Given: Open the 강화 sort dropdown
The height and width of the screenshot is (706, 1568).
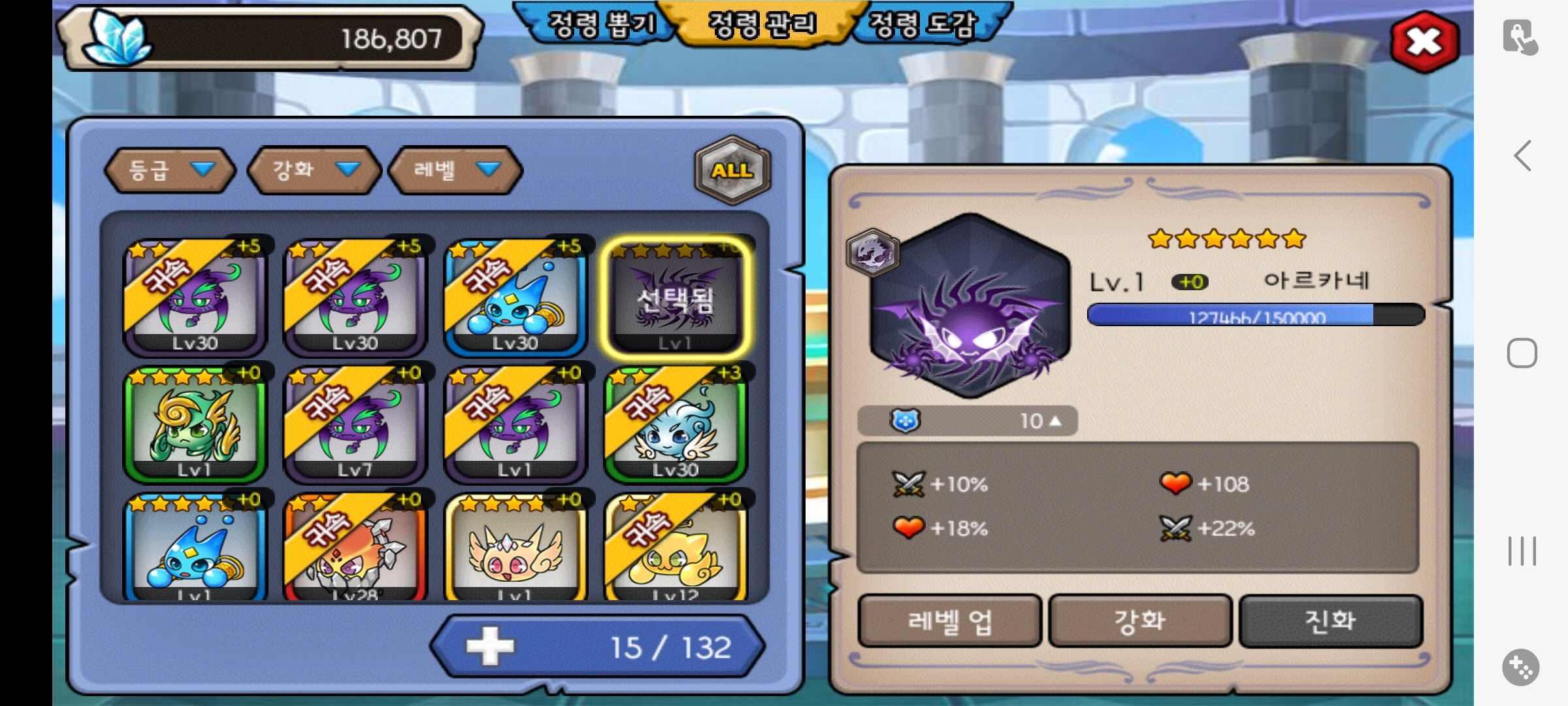Looking at the screenshot, I should pyautogui.click(x=314, y=170).
